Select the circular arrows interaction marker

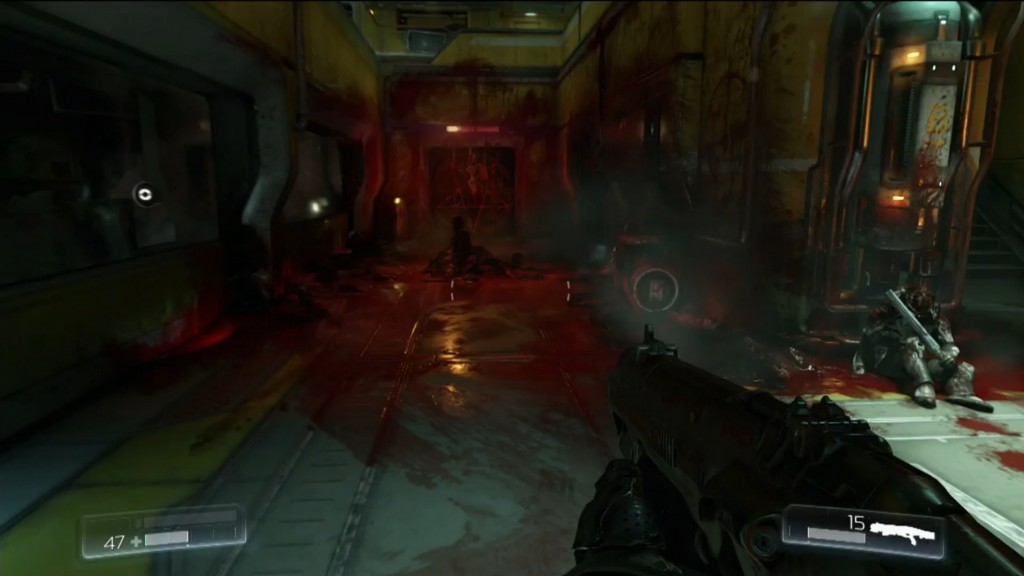click(x=145, y=194)
